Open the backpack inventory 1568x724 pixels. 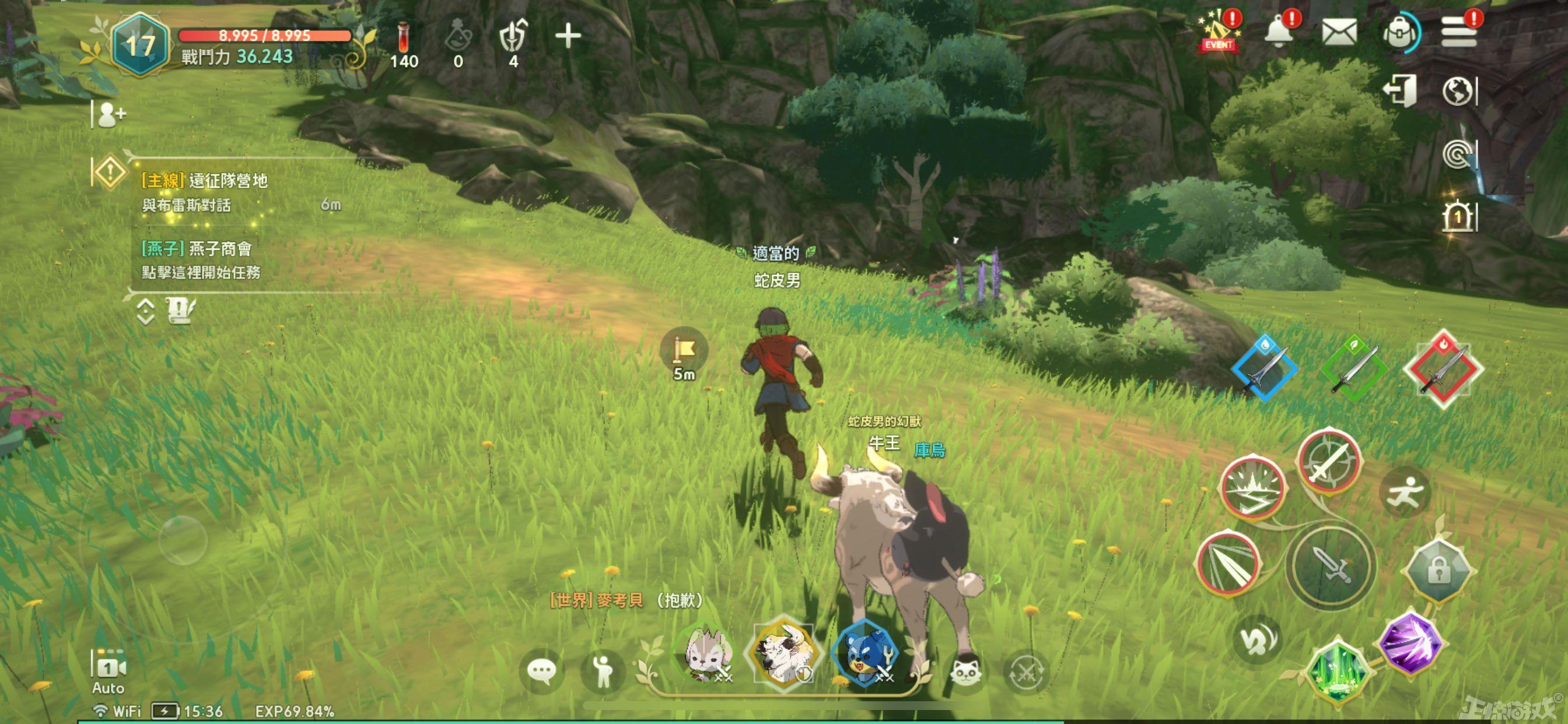[1399, 33]
